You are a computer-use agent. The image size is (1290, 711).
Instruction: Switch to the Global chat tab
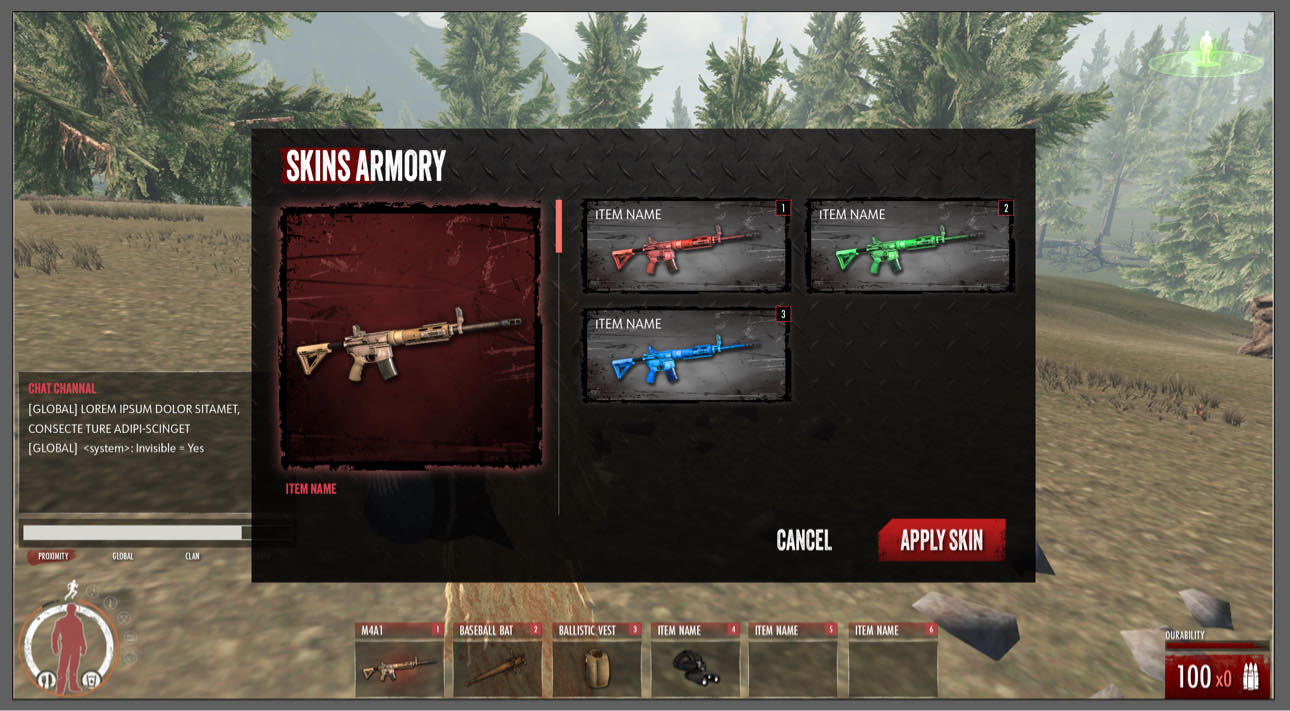coord(123,556)
